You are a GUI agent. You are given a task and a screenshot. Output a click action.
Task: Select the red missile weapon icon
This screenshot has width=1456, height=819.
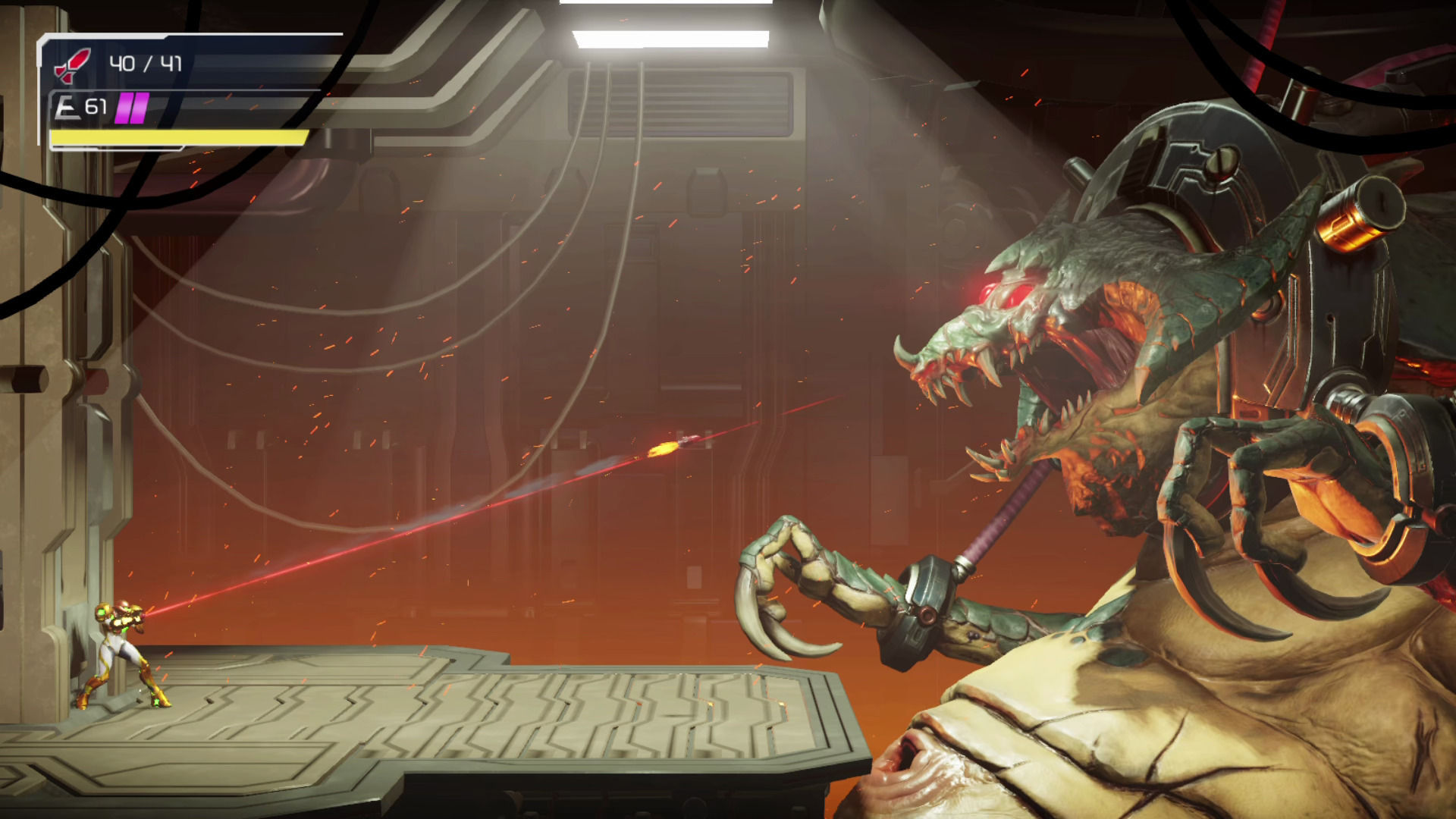point(73,64)
